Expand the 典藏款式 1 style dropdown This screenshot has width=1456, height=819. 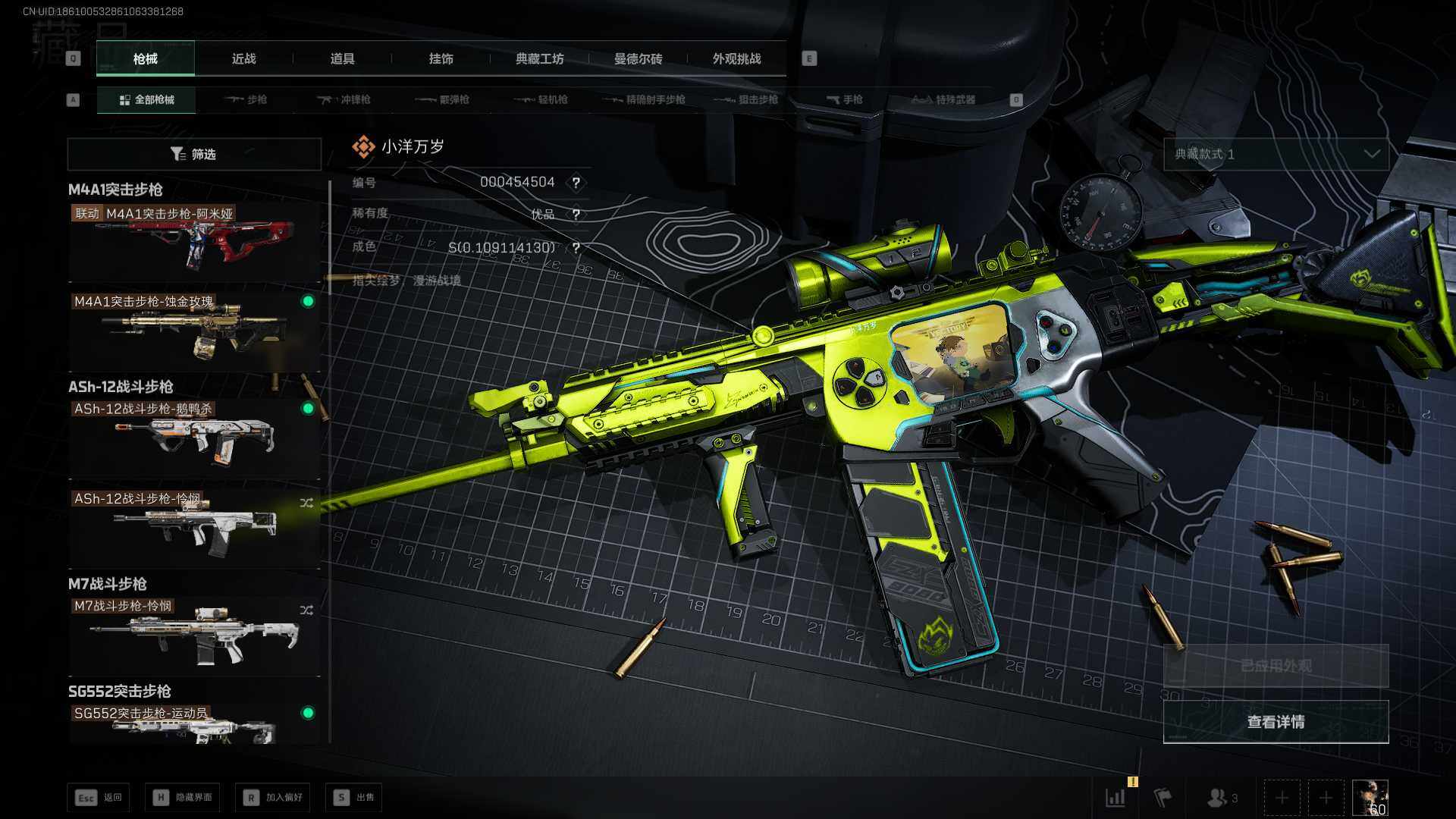coord(1276,154)
